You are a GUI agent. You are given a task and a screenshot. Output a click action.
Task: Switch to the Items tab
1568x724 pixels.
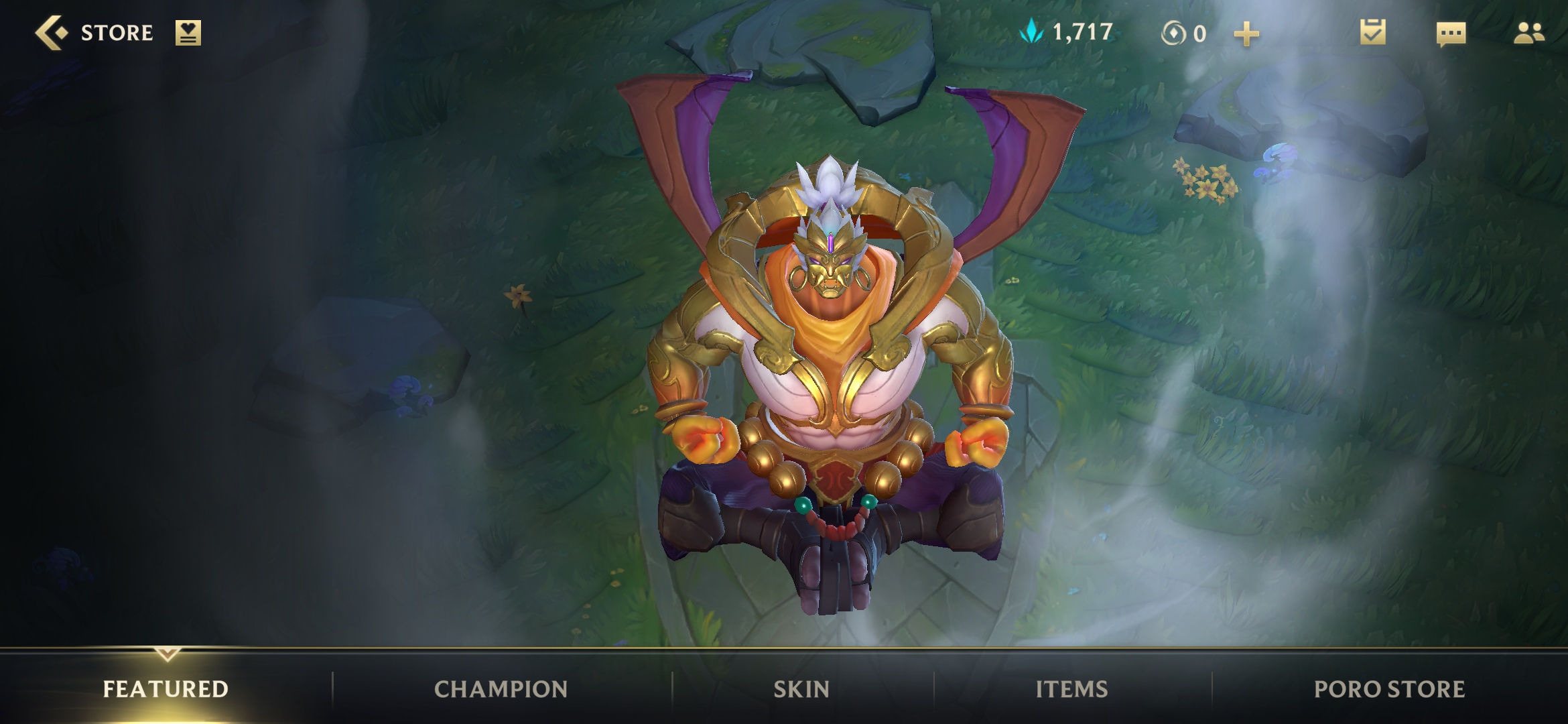[1071, 689]
